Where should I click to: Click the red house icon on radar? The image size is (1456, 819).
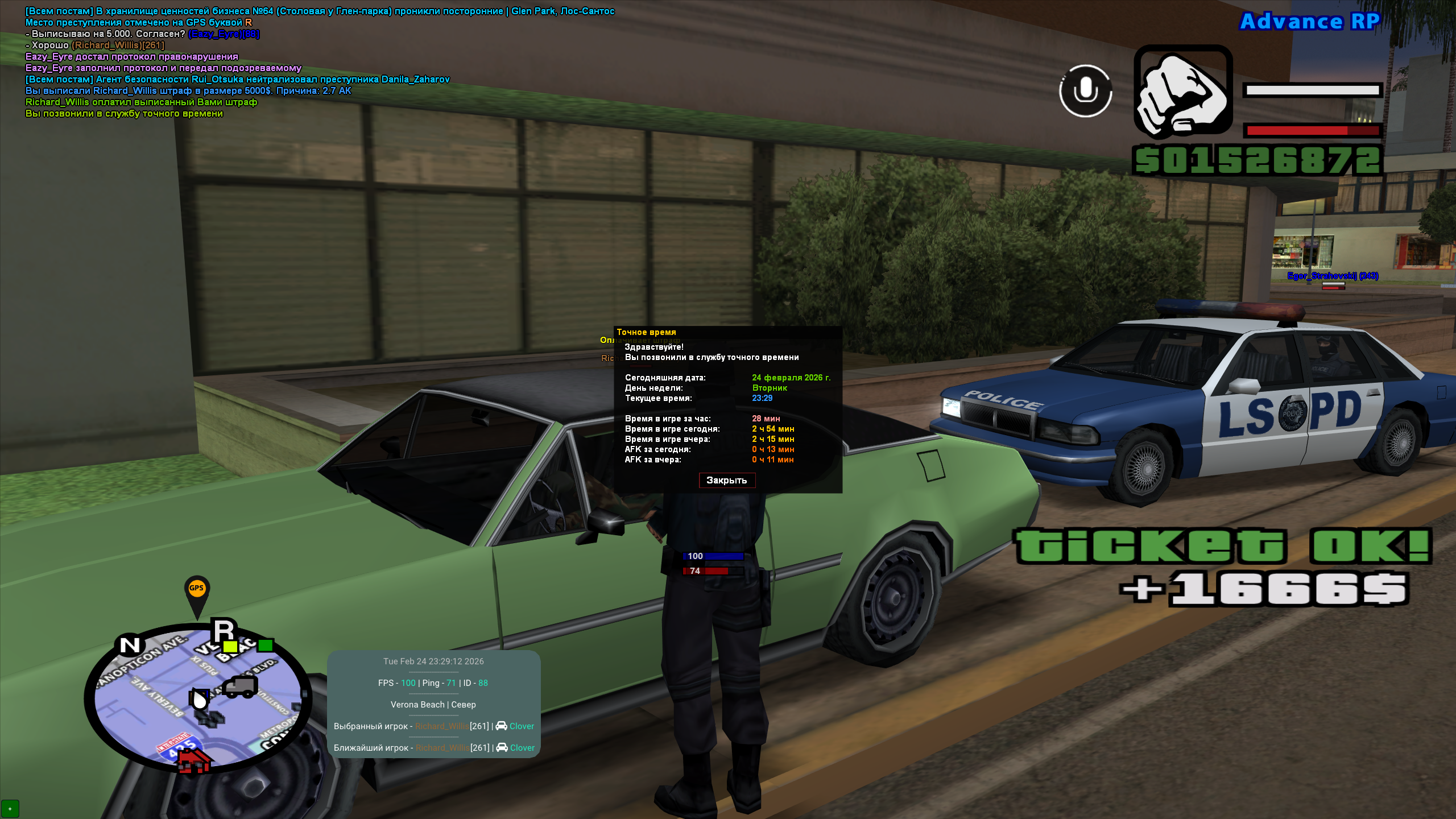(x=193, y=761)
